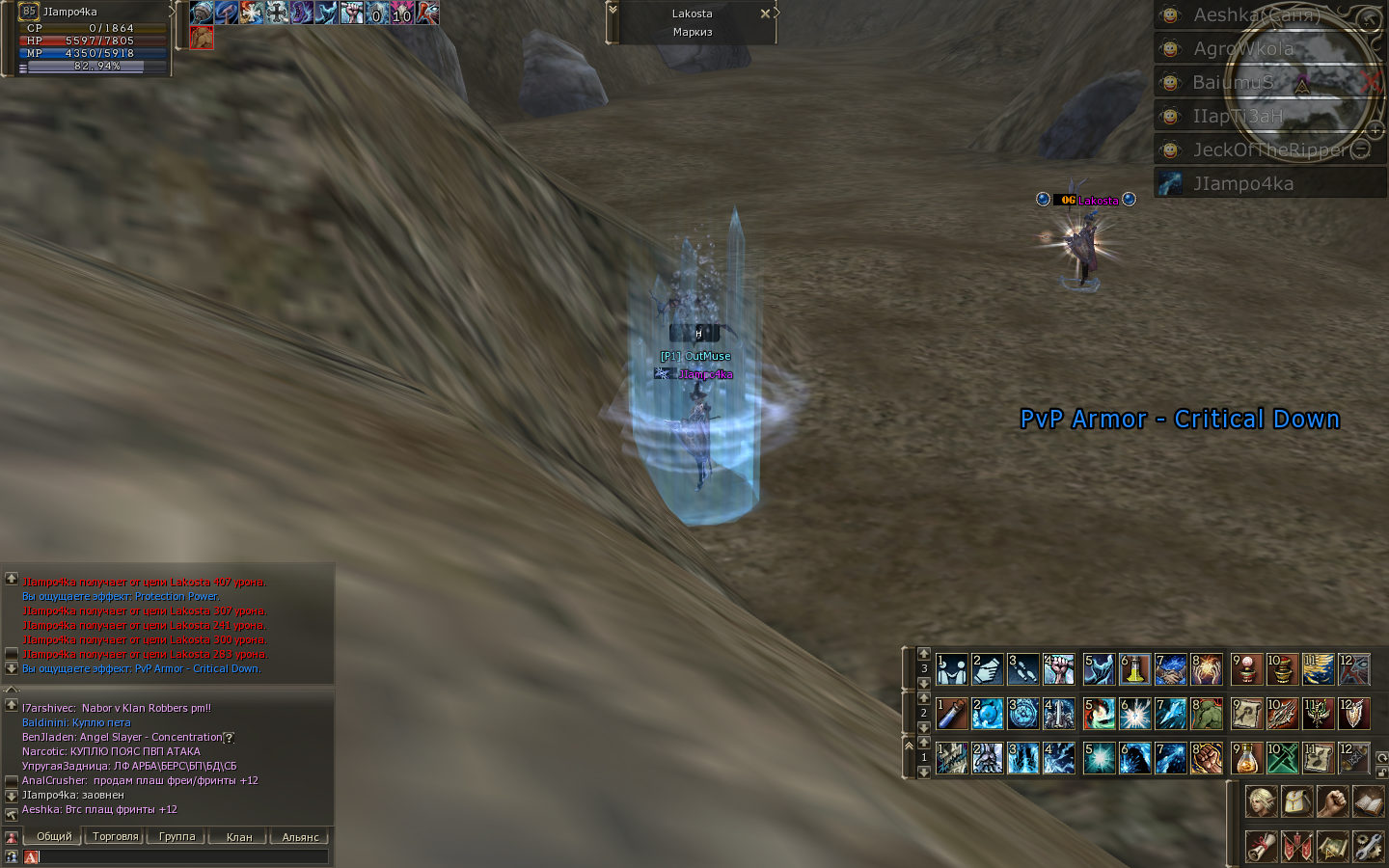Open the actions window (fist icon)
This screenshot has height=868, width=1389.
(x=1332, y=802)
